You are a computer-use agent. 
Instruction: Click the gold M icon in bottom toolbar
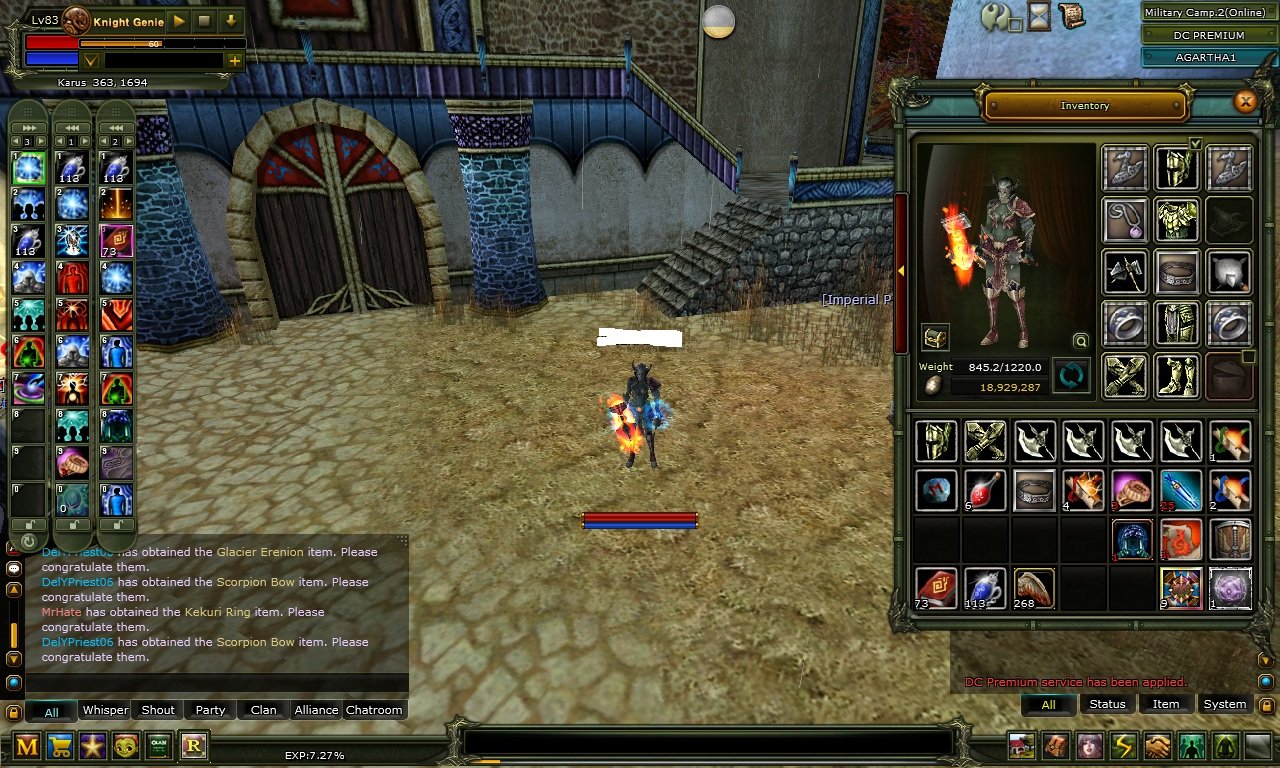coord(27,745)
